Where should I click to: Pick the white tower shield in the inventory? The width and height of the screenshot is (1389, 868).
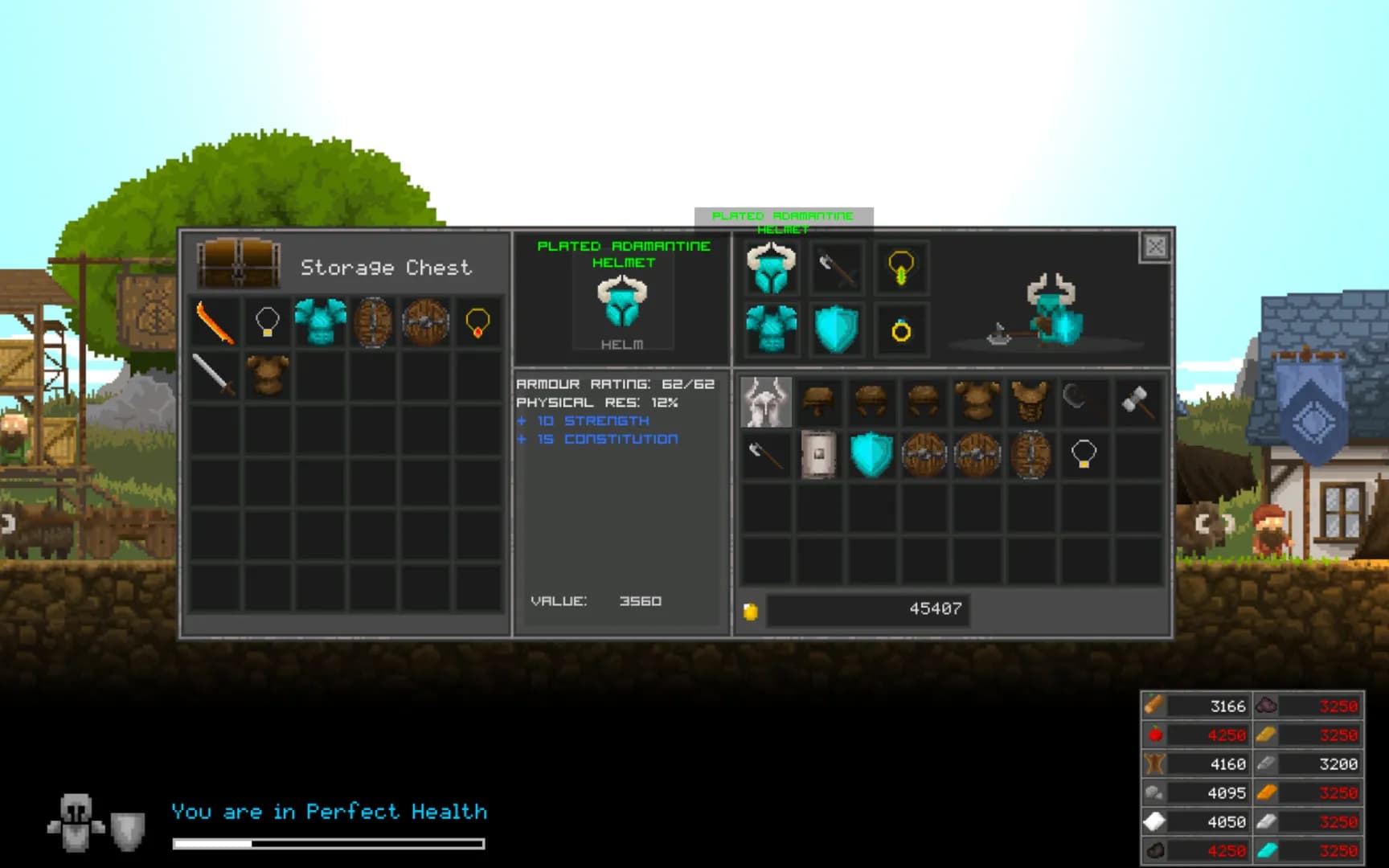click(x=818, y=455)
